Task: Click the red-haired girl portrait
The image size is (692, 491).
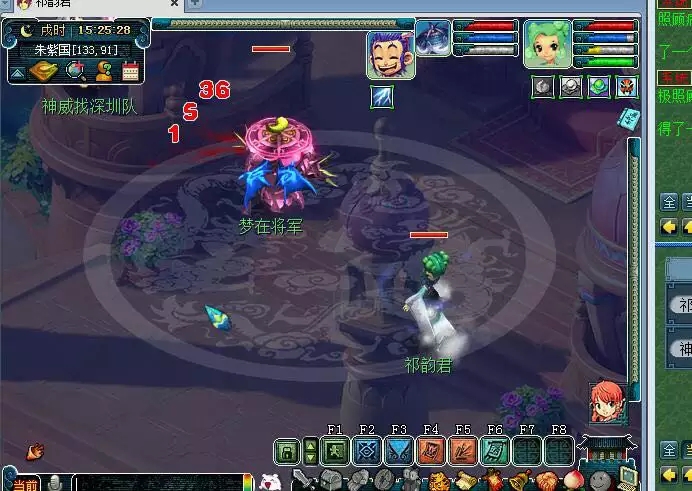Action: [608, 400]
